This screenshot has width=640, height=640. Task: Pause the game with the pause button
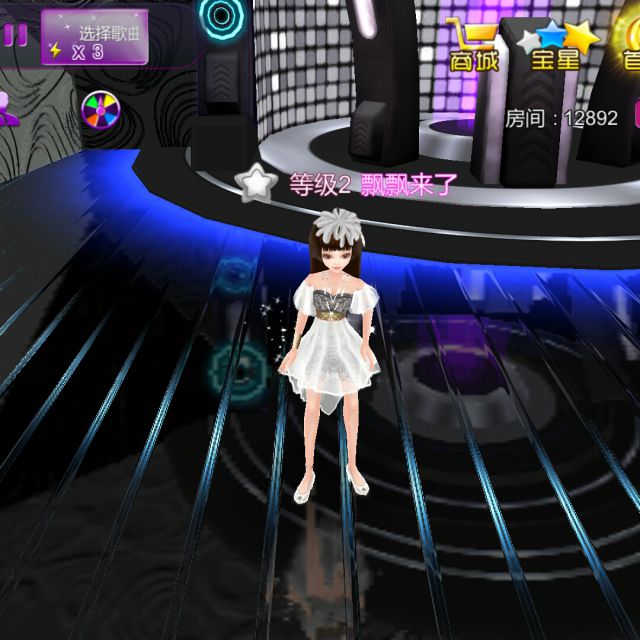(14, 35)
